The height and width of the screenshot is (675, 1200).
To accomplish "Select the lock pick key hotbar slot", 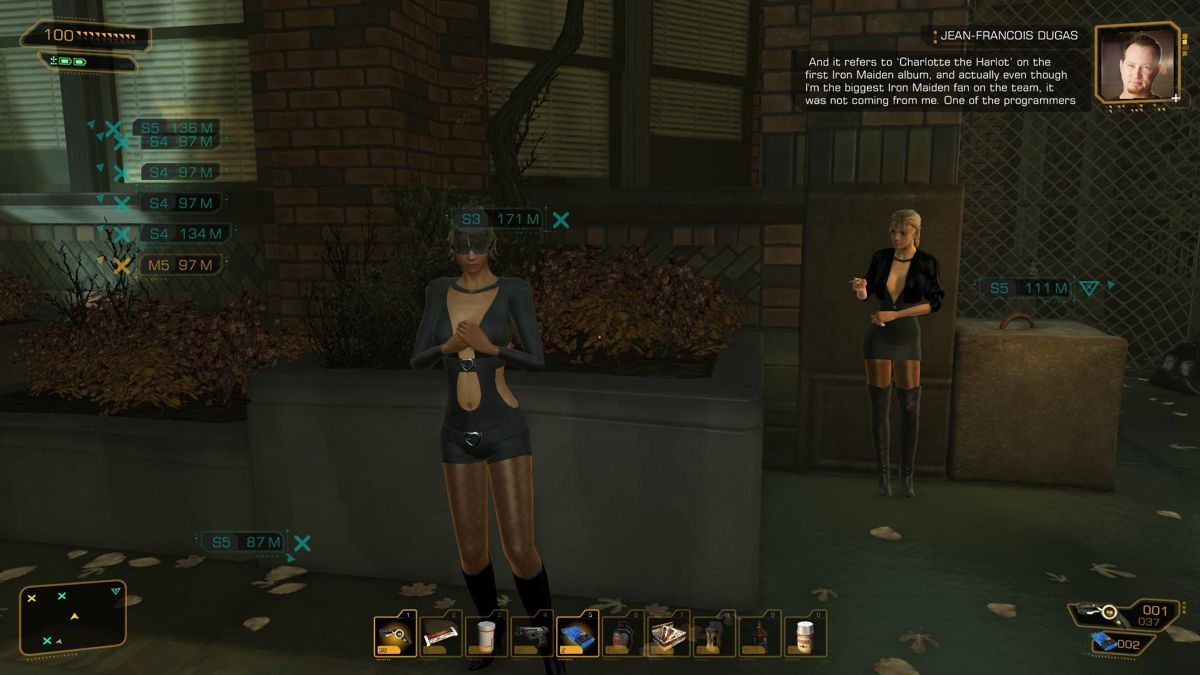I will (x=395, y=634).
